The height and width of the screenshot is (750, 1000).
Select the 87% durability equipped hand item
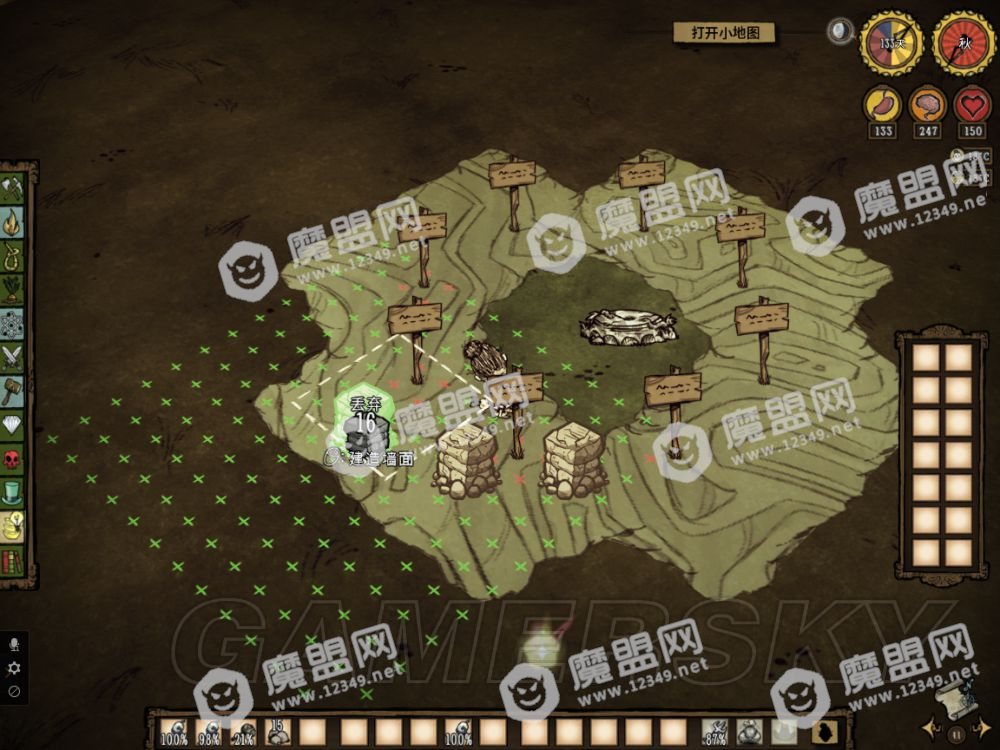[715, 733]
